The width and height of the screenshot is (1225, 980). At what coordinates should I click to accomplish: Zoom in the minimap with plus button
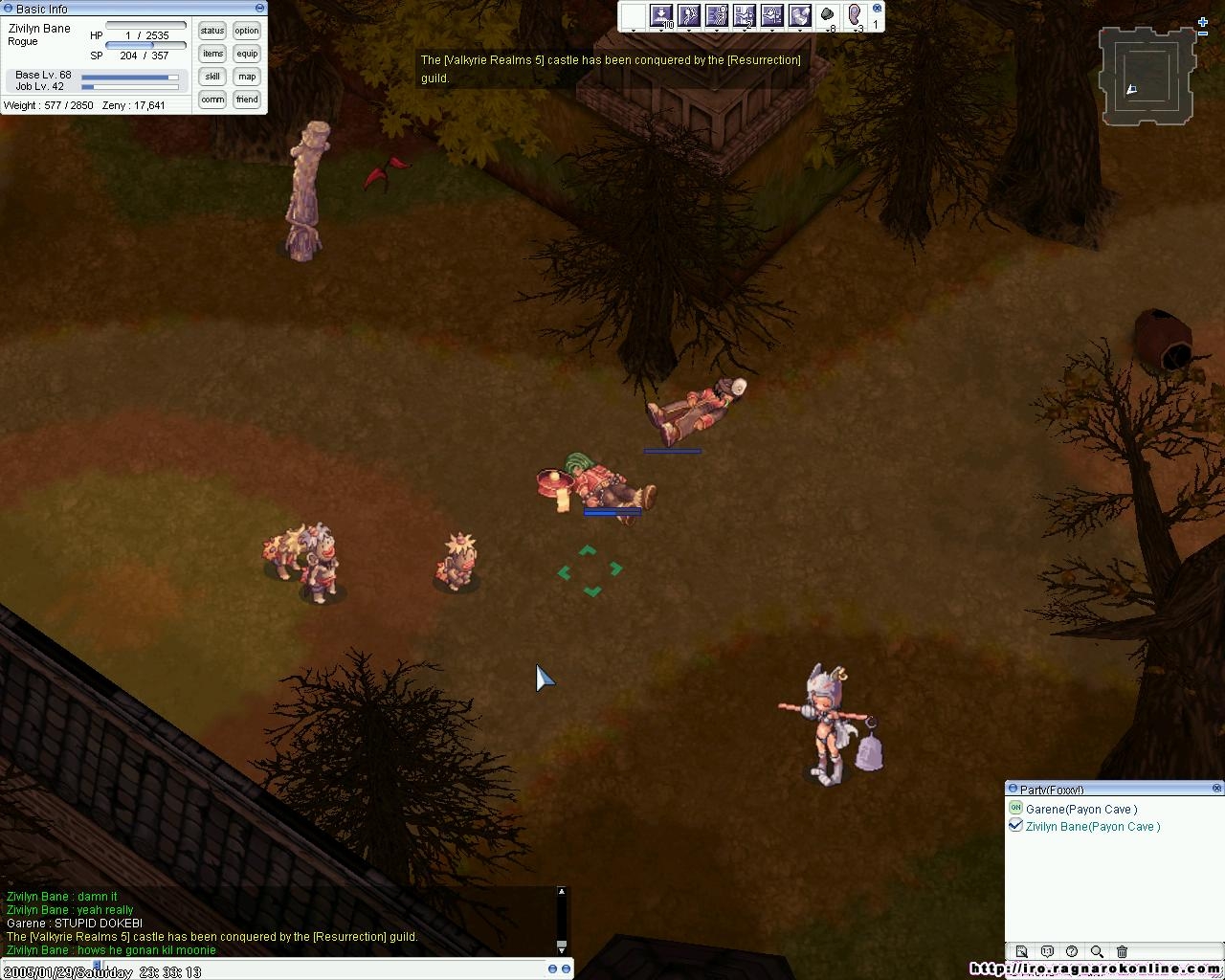[x=1203, y=22]
